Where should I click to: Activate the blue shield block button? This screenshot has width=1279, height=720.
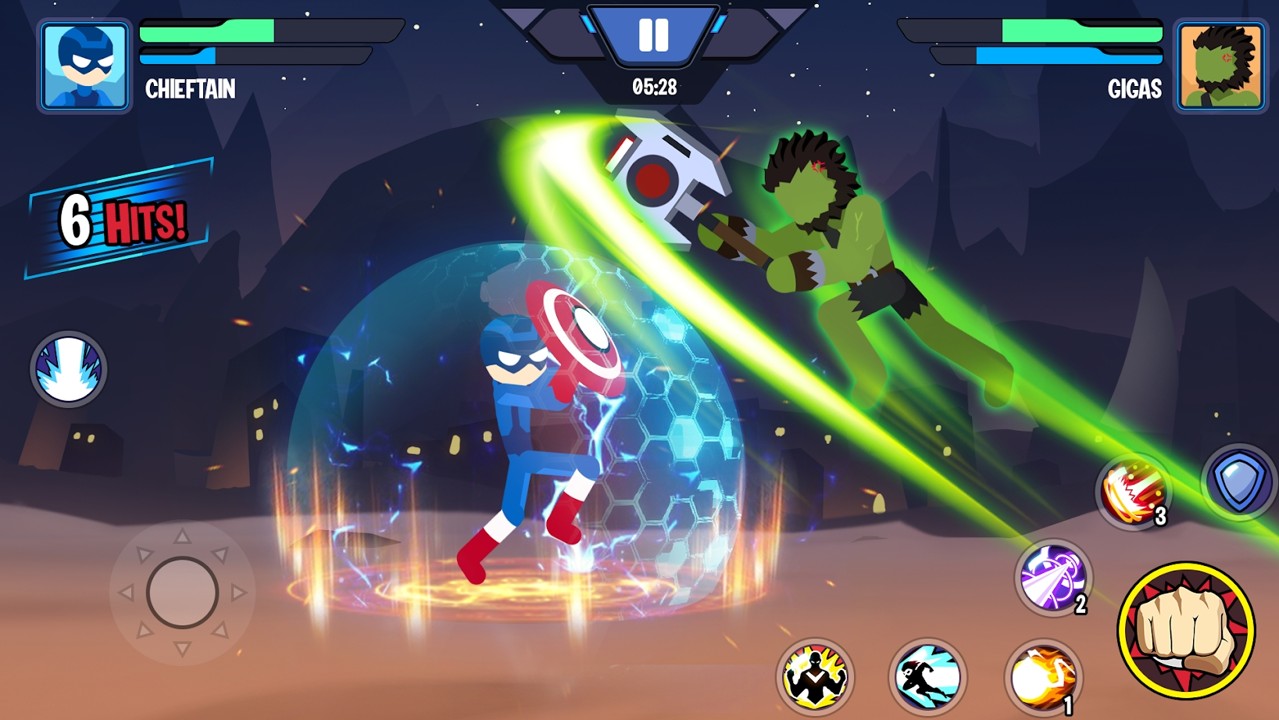point(1239,482)
